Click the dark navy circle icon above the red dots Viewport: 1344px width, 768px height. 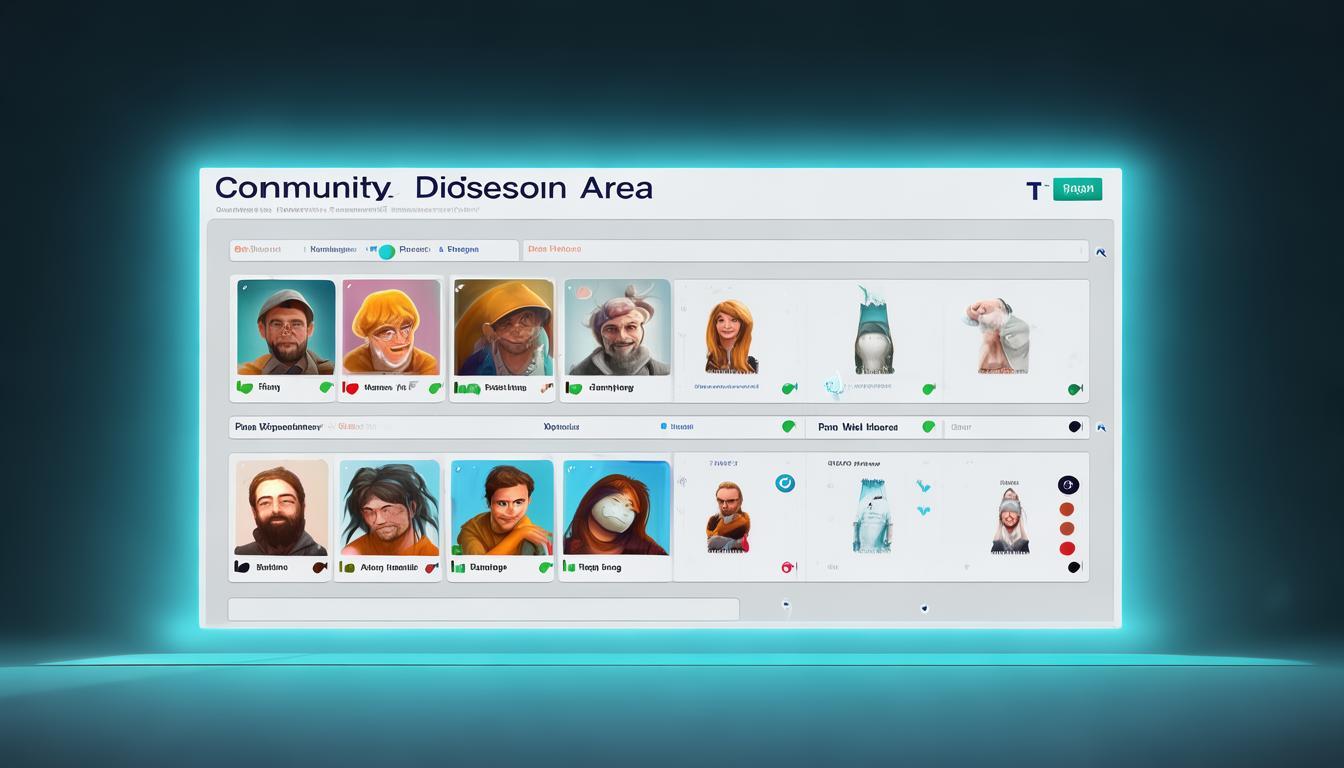pyautogui.click(x=1068, y=485)
